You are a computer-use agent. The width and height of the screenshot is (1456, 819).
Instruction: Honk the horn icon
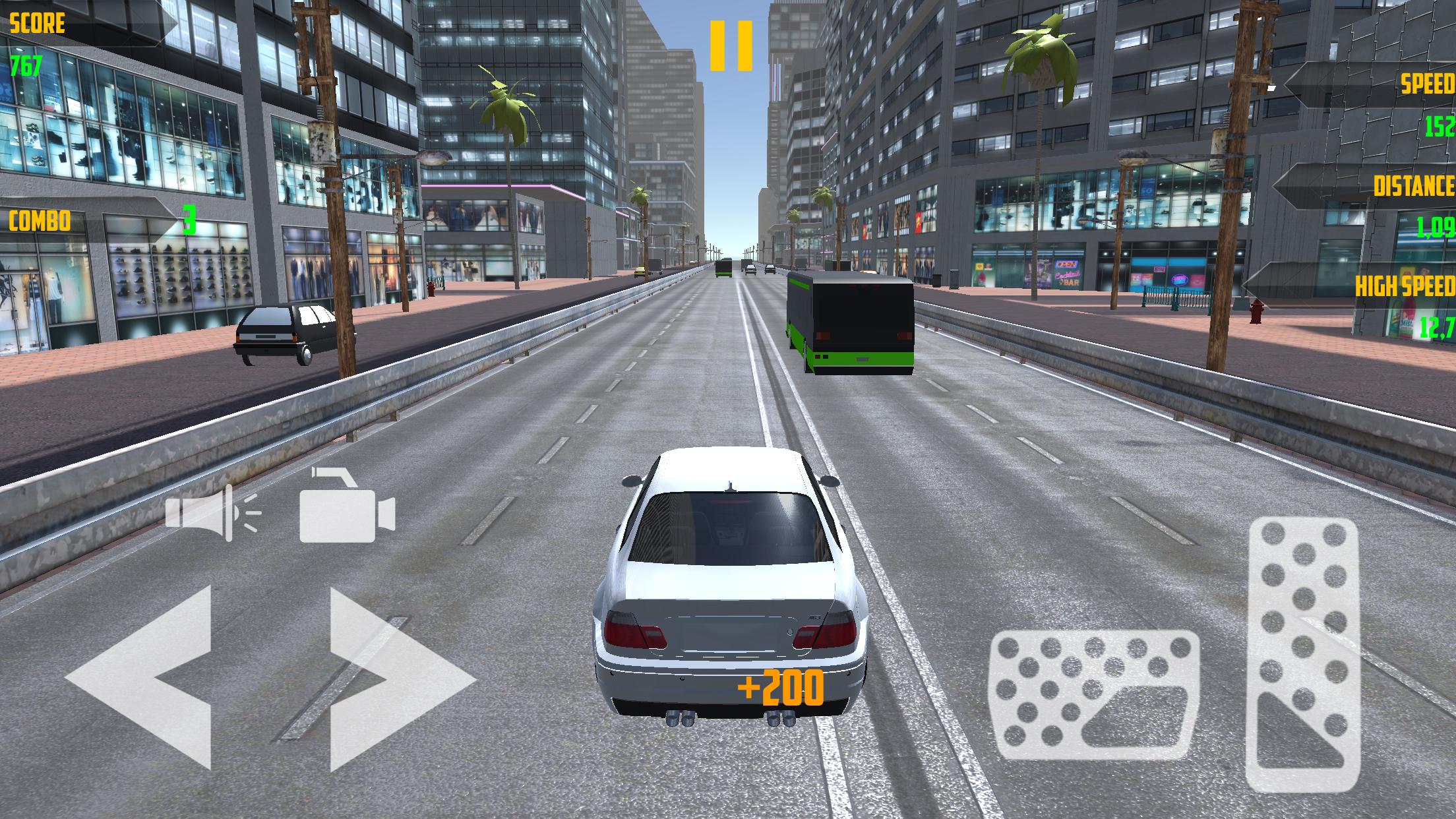[211, 512]
